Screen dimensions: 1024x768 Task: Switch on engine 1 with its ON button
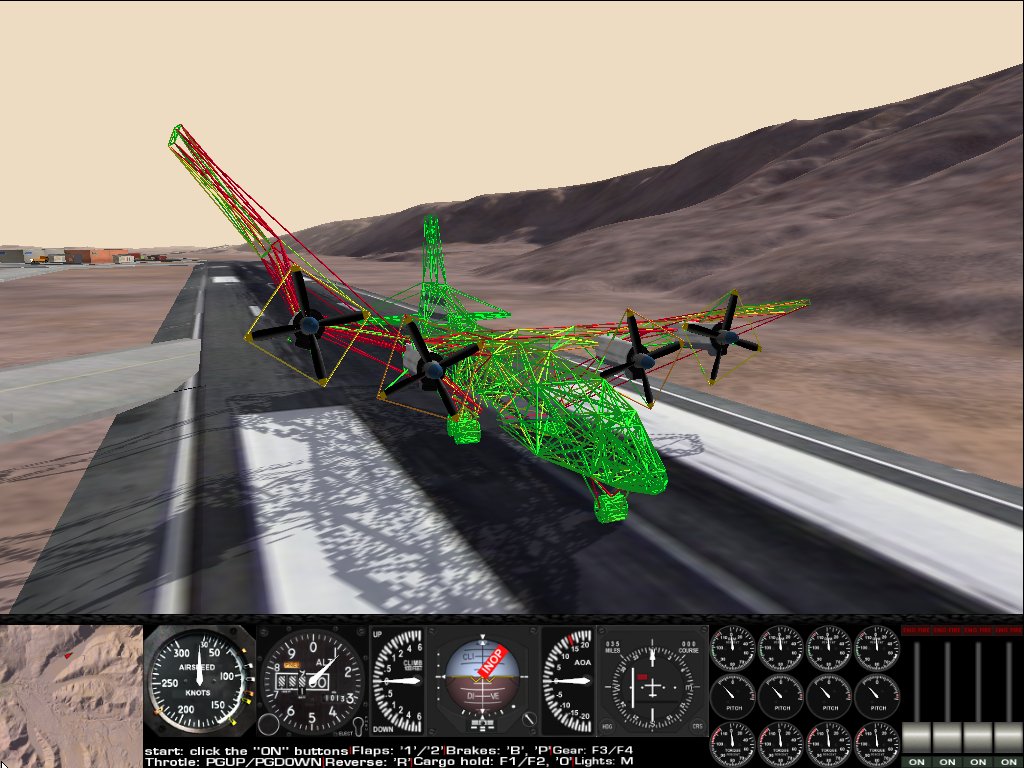(916, 762)
